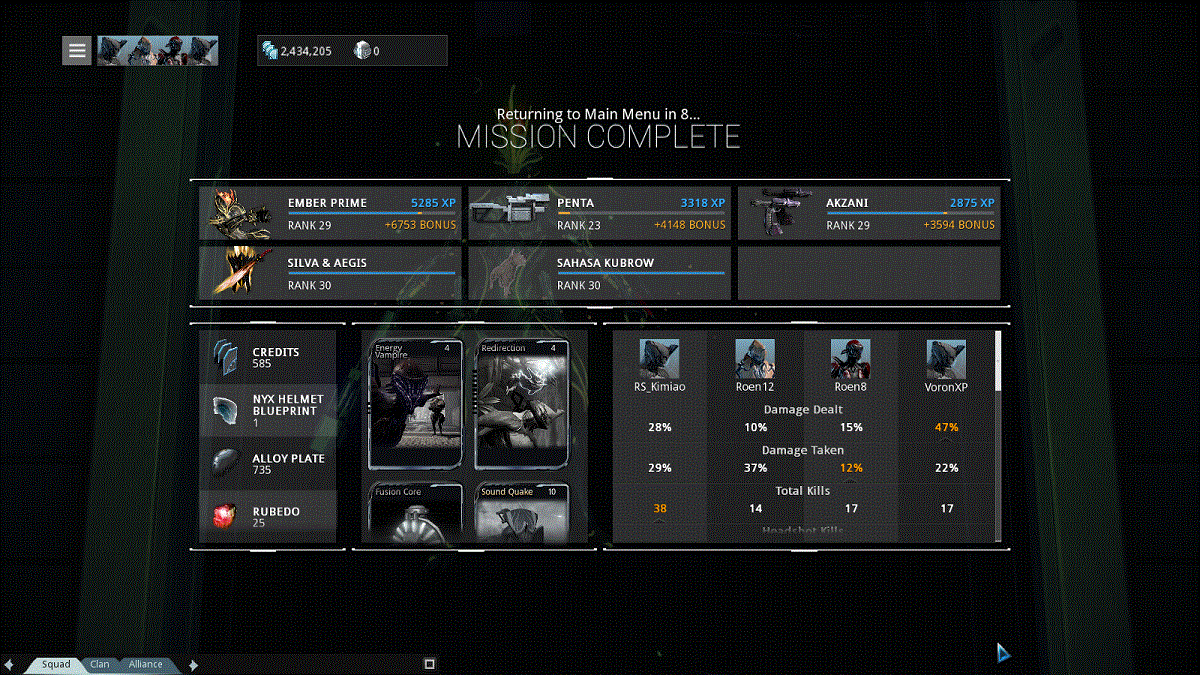Select the Akzani weapon XP panel

point(868,213)
